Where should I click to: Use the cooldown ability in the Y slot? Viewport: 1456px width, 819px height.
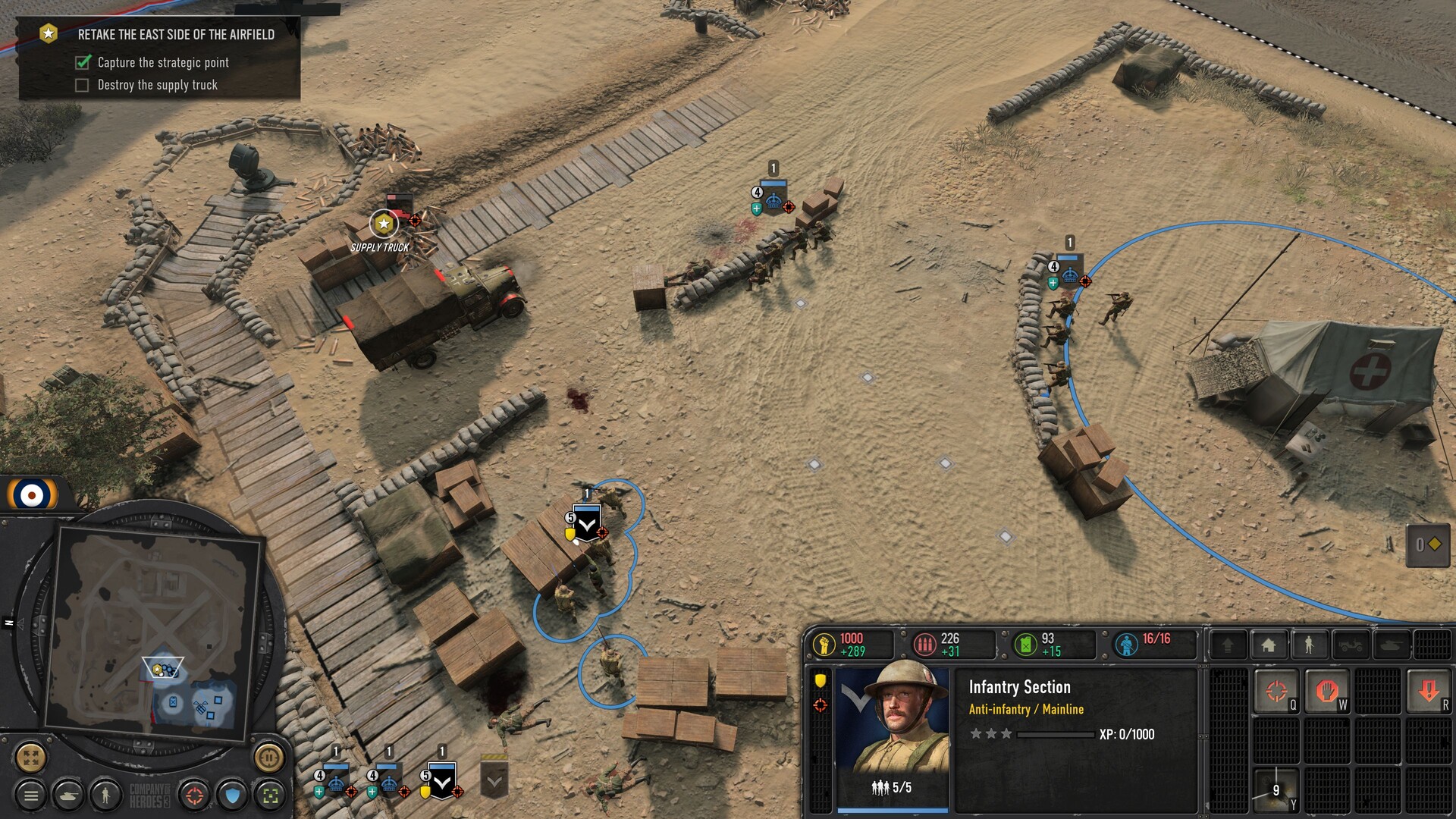click(1276, 789)
